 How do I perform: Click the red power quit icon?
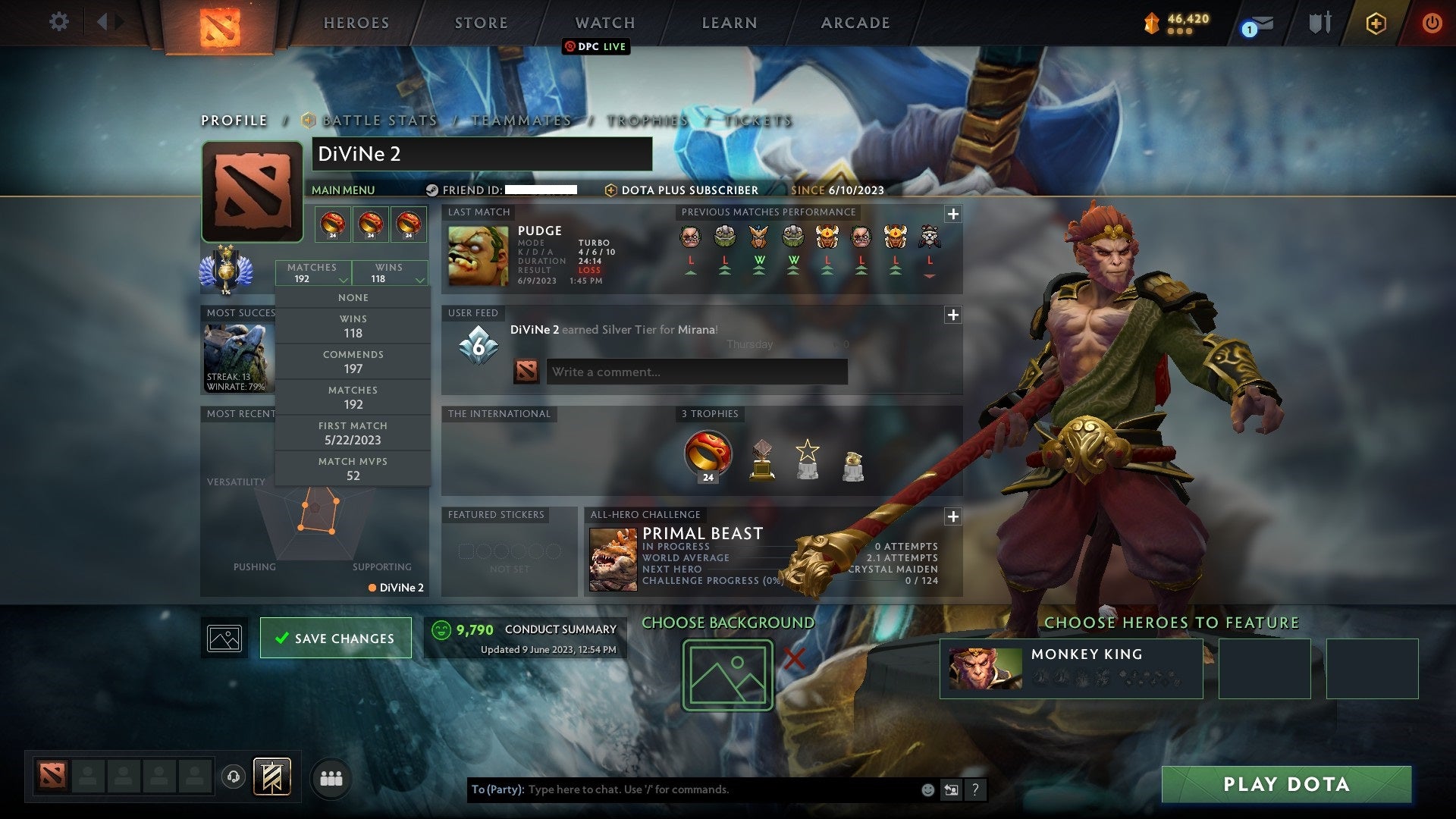1432,23
